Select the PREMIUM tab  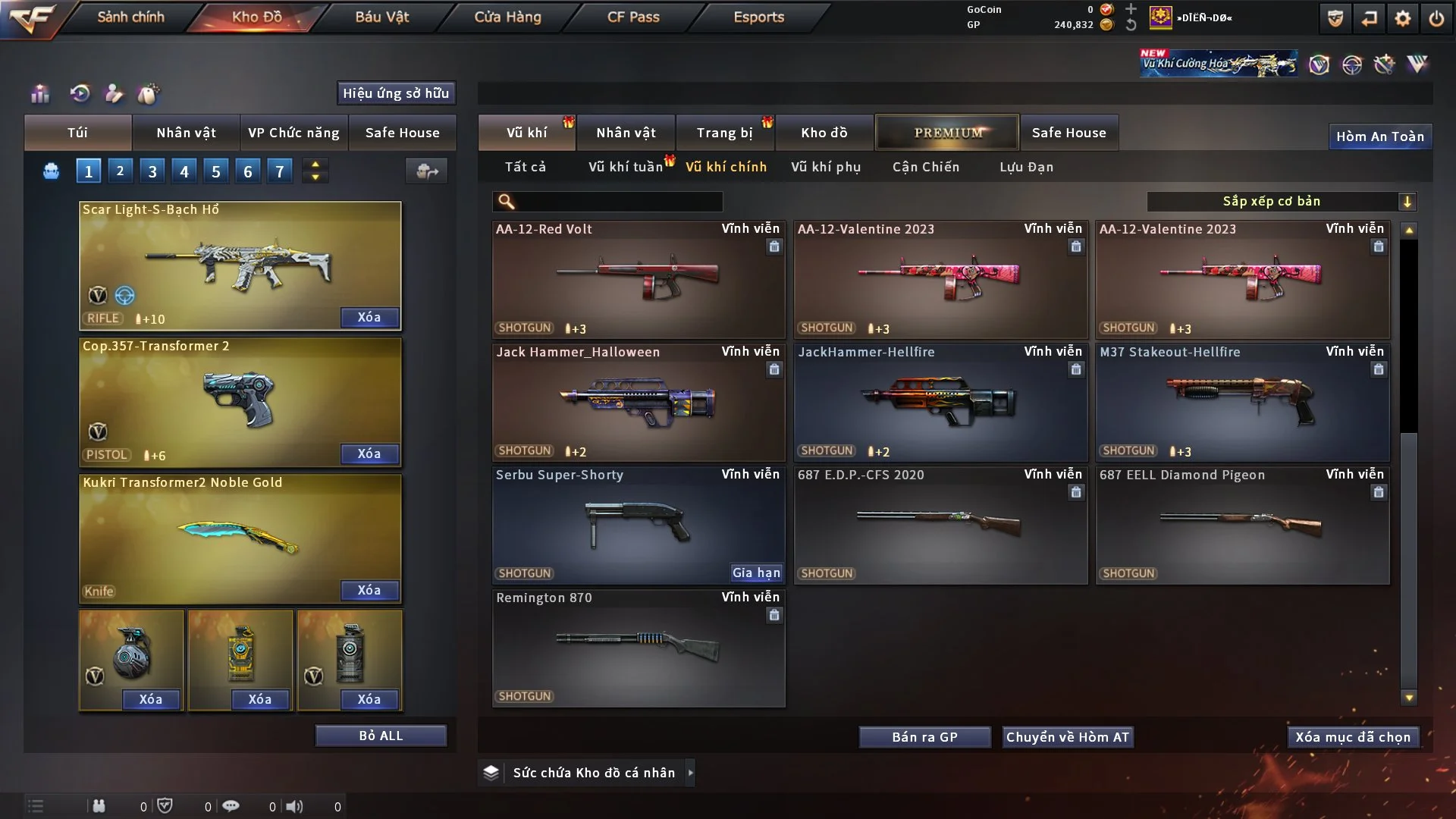(947, 133)
